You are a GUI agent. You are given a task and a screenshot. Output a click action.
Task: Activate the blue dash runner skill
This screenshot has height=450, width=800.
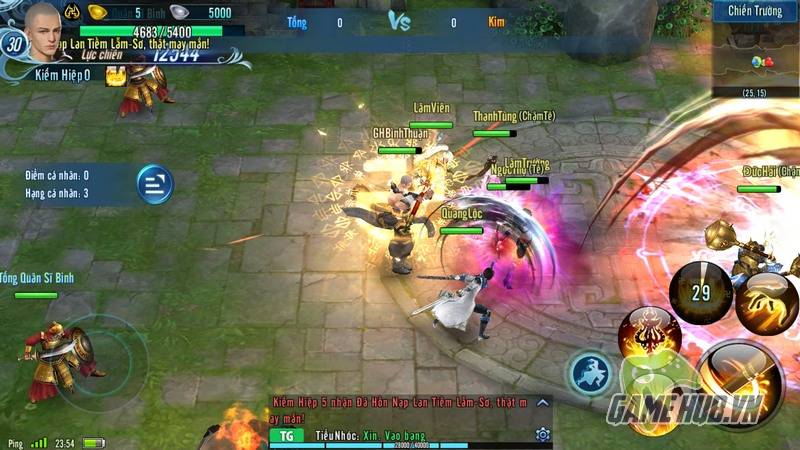point(592,373)
